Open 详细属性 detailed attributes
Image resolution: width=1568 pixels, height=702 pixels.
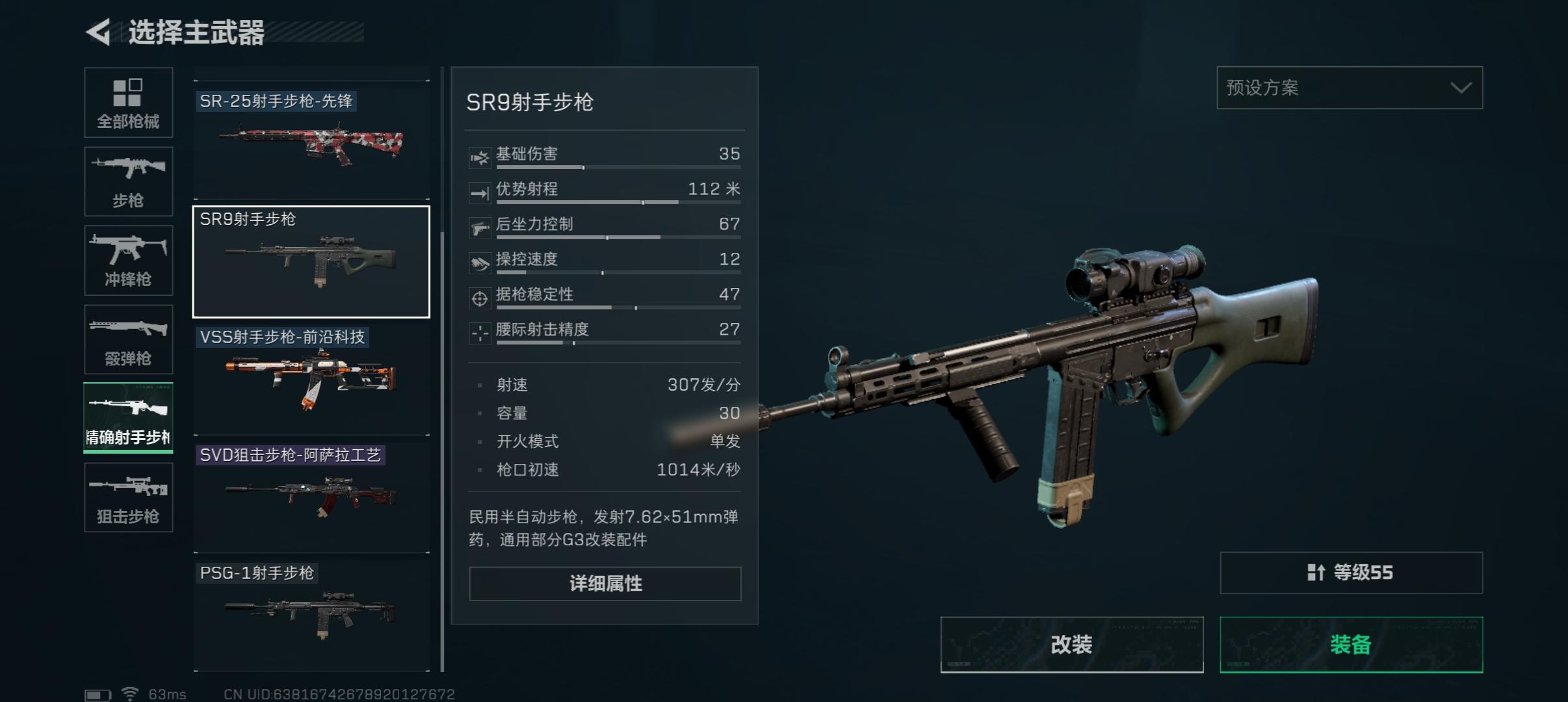[604, 584]
